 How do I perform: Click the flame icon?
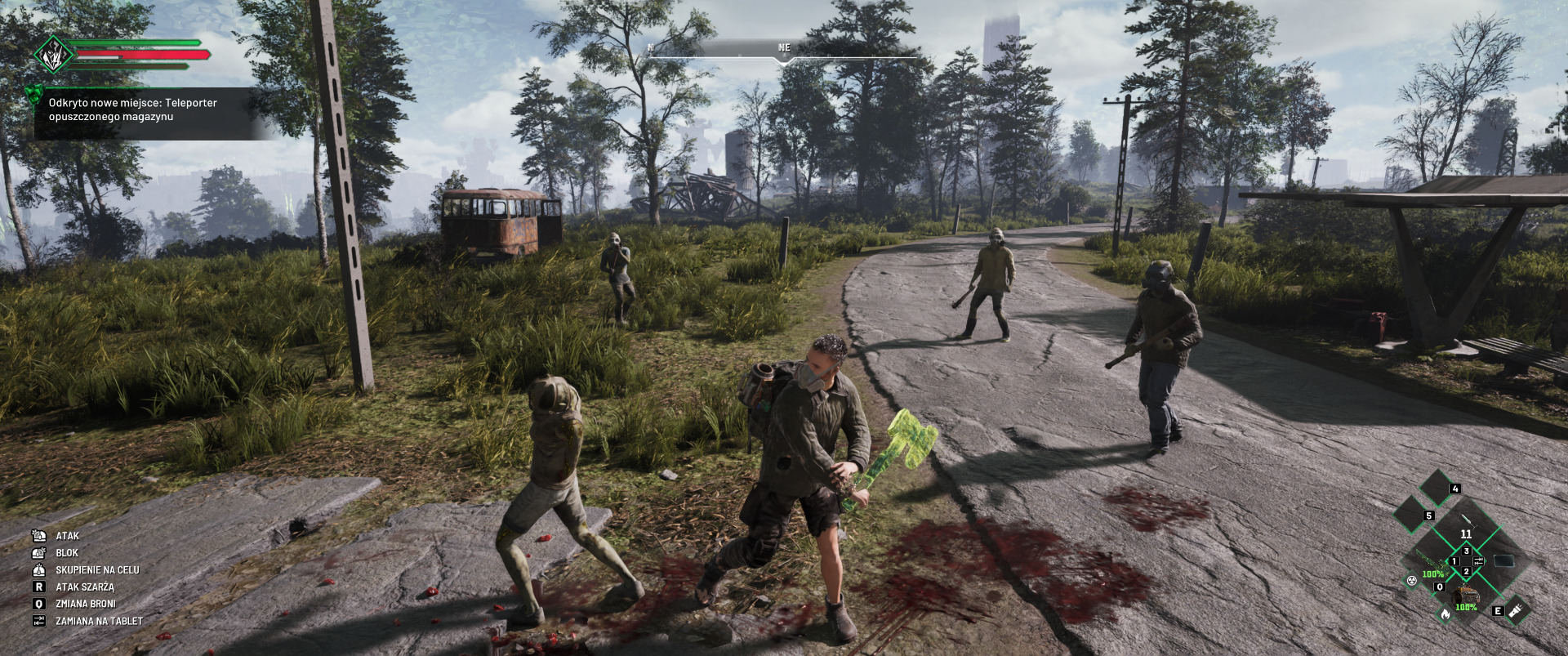(x=1444, y=614)
